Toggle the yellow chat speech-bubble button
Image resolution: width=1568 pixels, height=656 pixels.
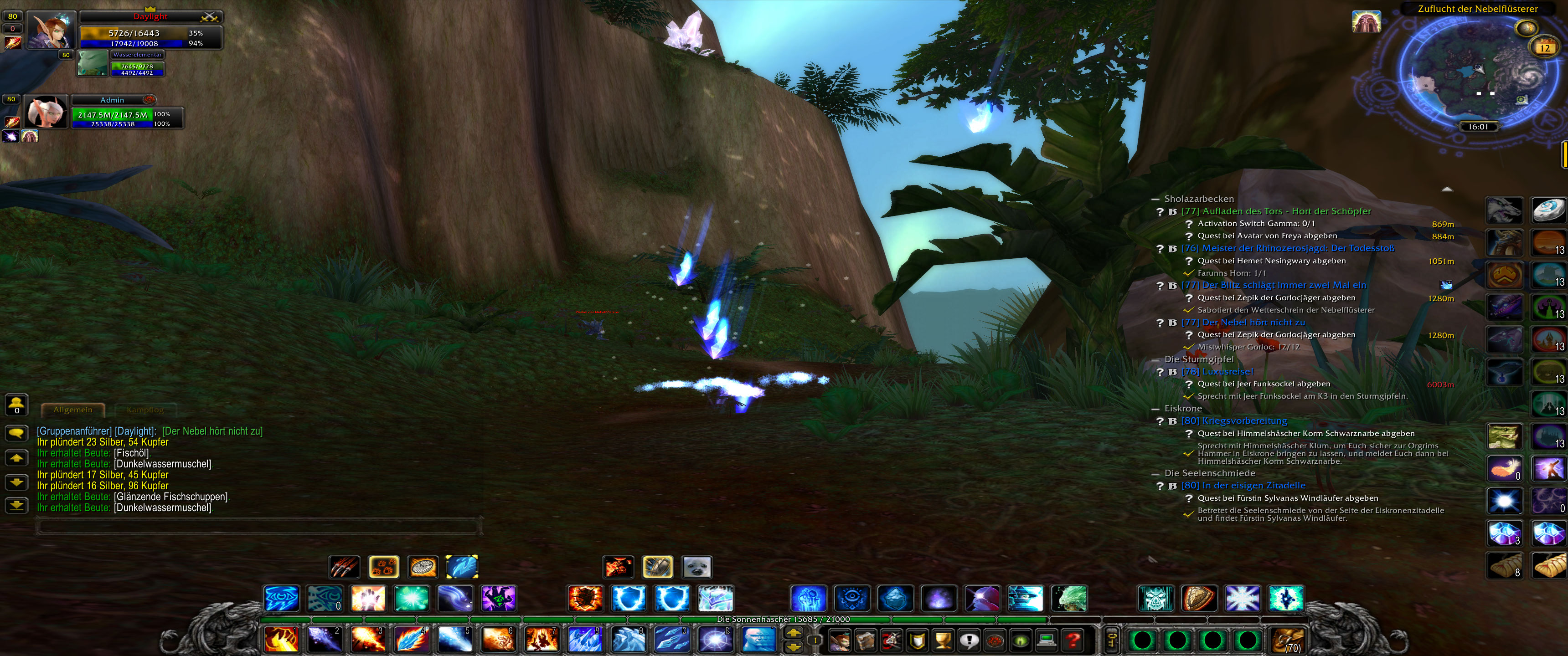coord(16,432)
